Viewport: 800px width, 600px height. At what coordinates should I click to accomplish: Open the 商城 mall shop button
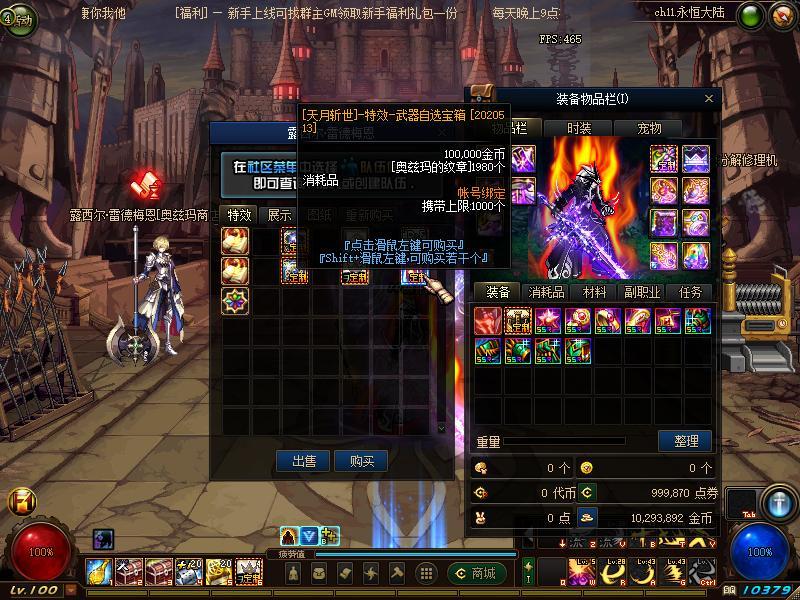click(475, 573)
